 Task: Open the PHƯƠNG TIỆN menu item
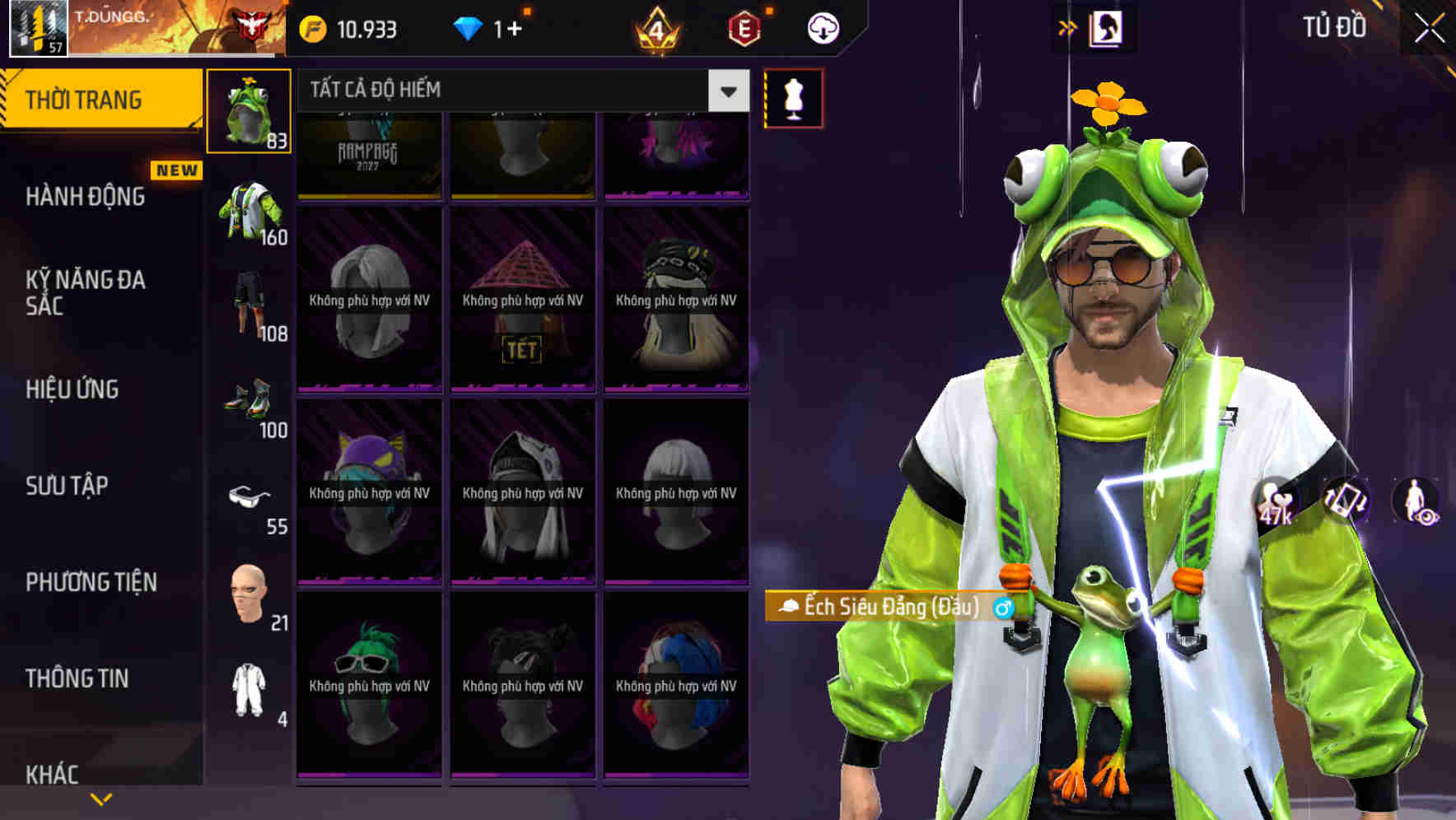tap(91, 582)
